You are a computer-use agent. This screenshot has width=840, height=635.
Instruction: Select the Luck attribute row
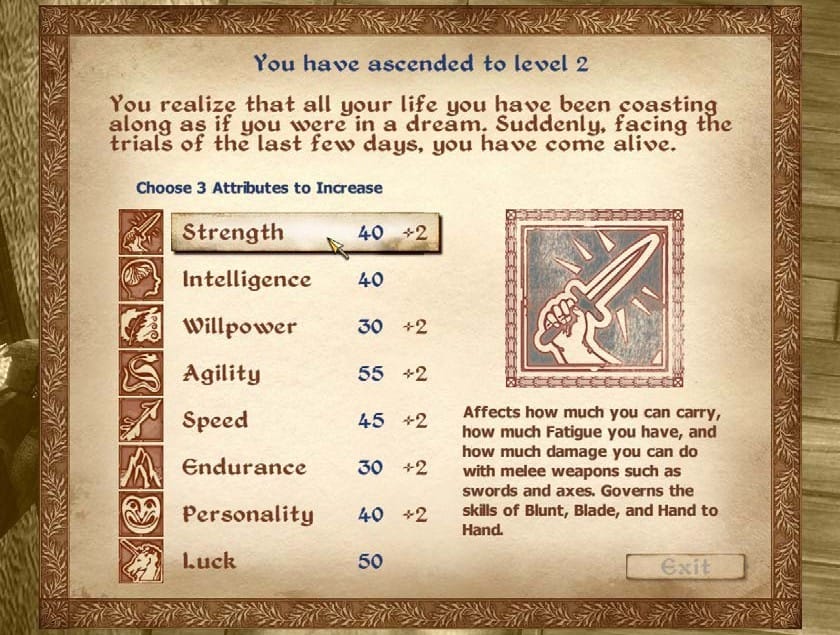(209, 562)
